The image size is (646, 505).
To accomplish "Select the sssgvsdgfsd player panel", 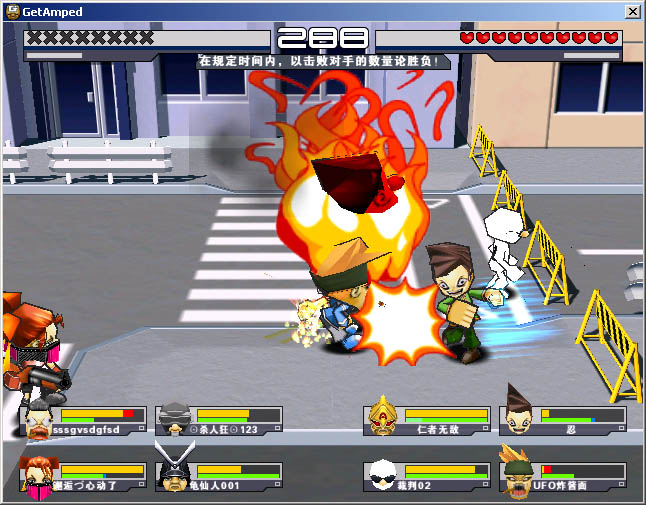I will coord(84,420).
